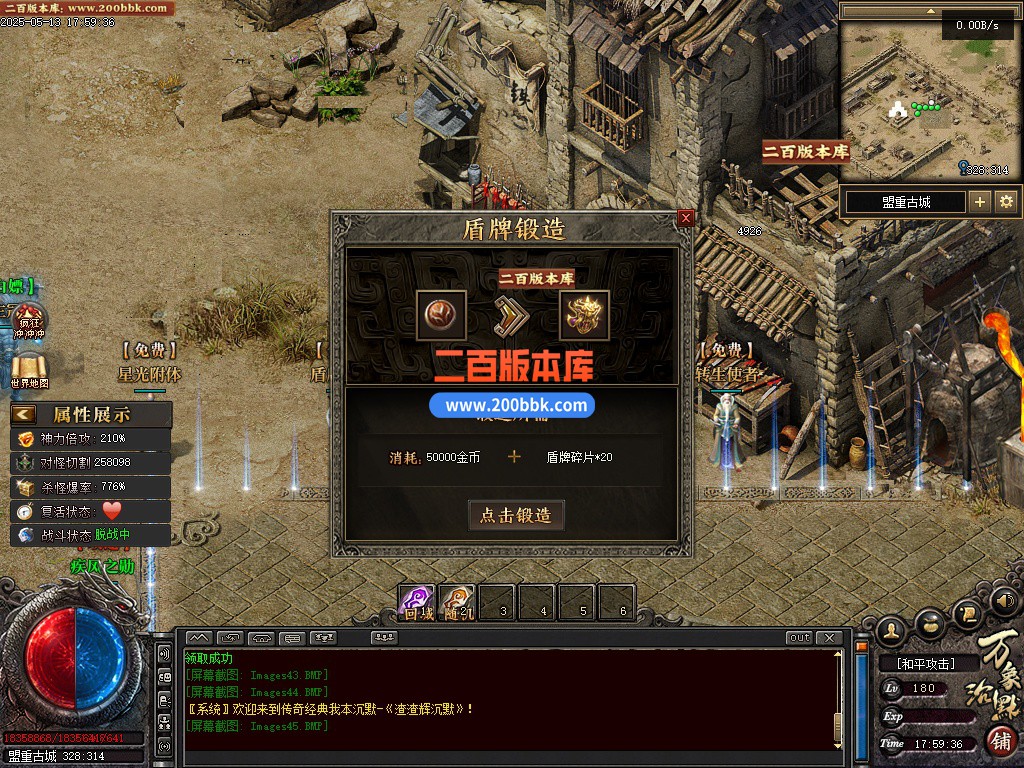The image size is (1024, 768).
Task: Toggle the sound speaker button
Action: click(1003, 602)
